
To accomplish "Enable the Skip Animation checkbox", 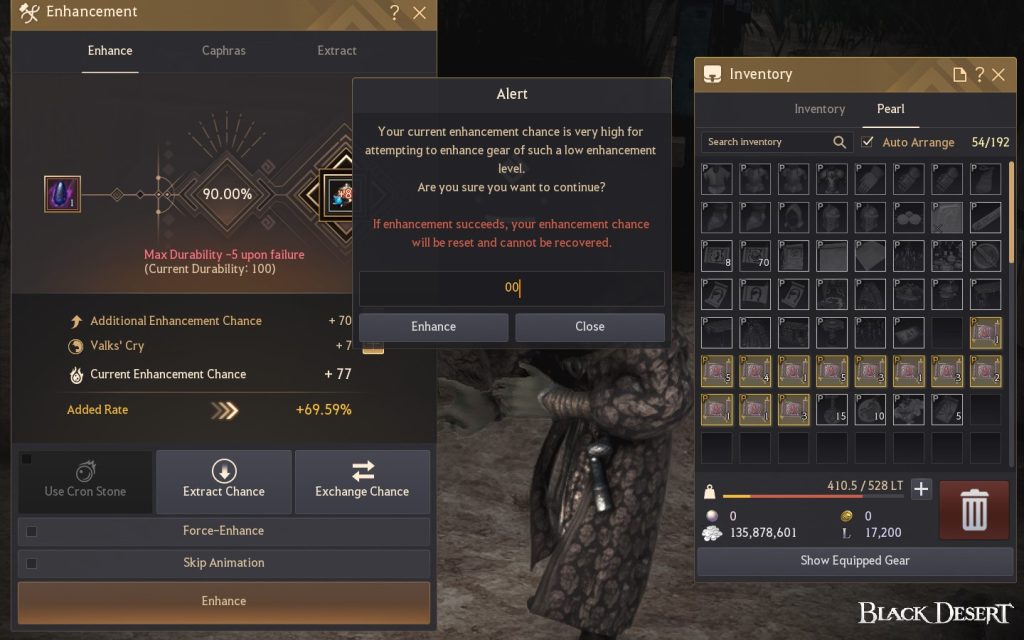I will 32,563.
